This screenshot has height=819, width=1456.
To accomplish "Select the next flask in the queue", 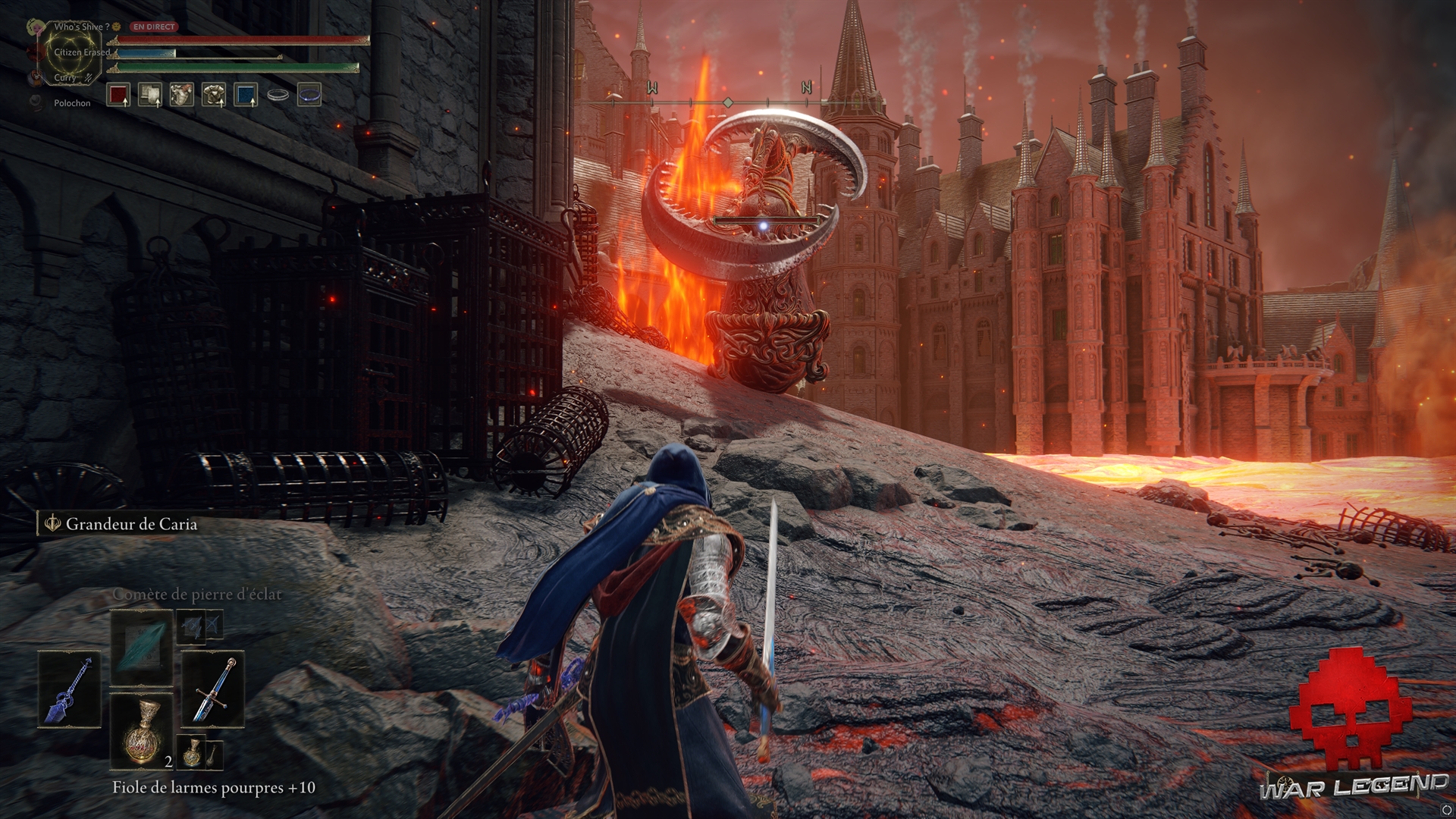I will [x=193, y=751].
